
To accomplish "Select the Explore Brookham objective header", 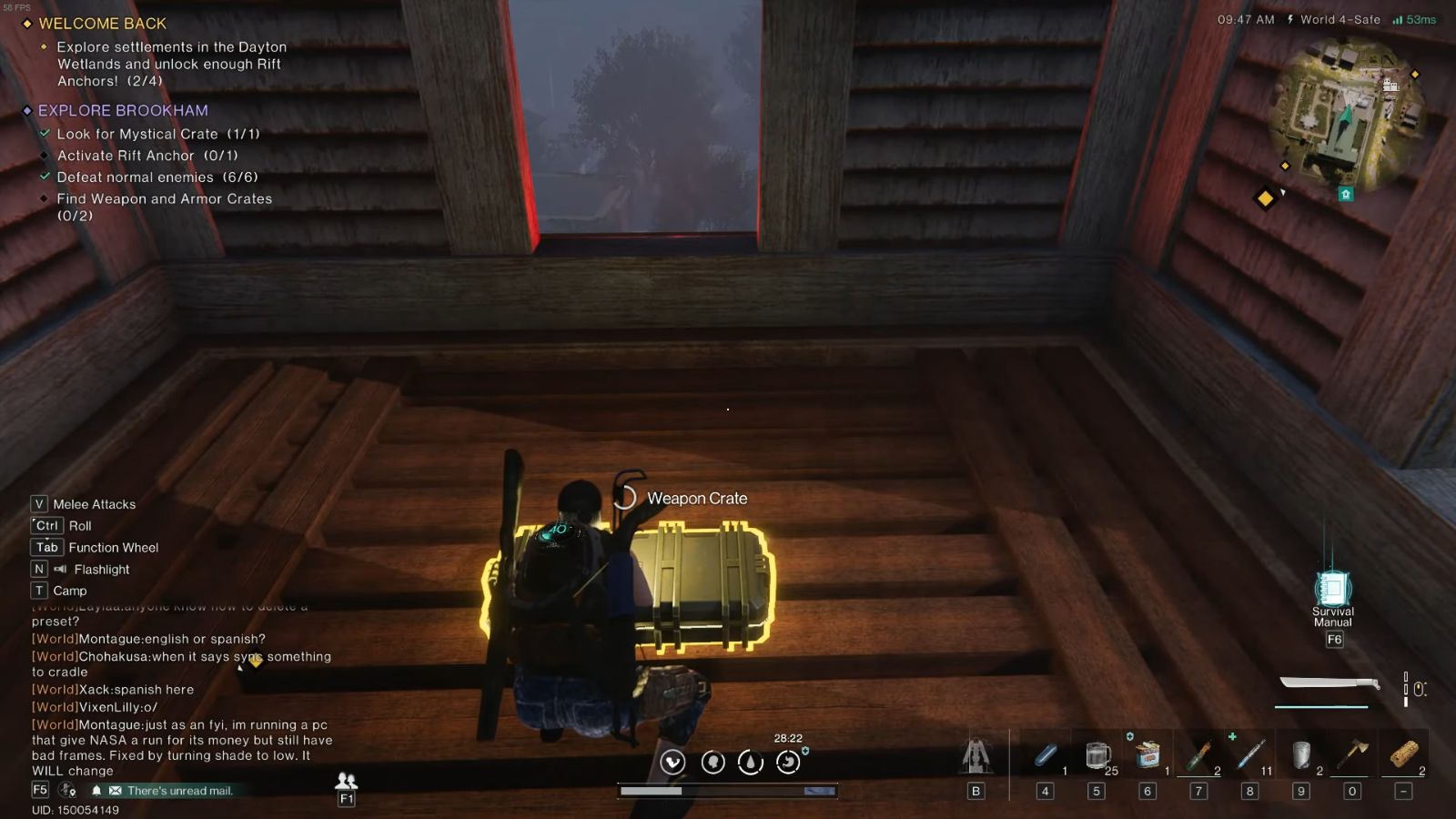I will pos(123,111).
